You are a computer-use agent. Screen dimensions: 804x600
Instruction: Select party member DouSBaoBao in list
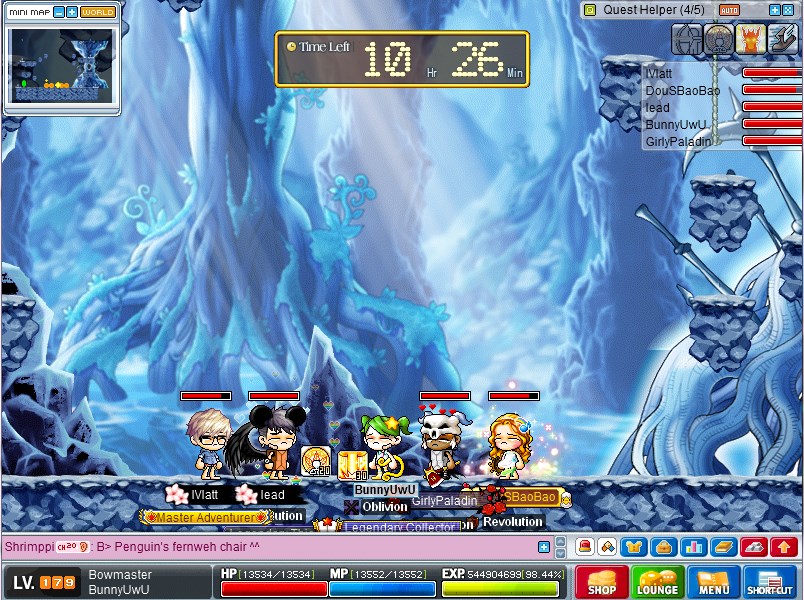pyautogui.click(x=683, y=90)
